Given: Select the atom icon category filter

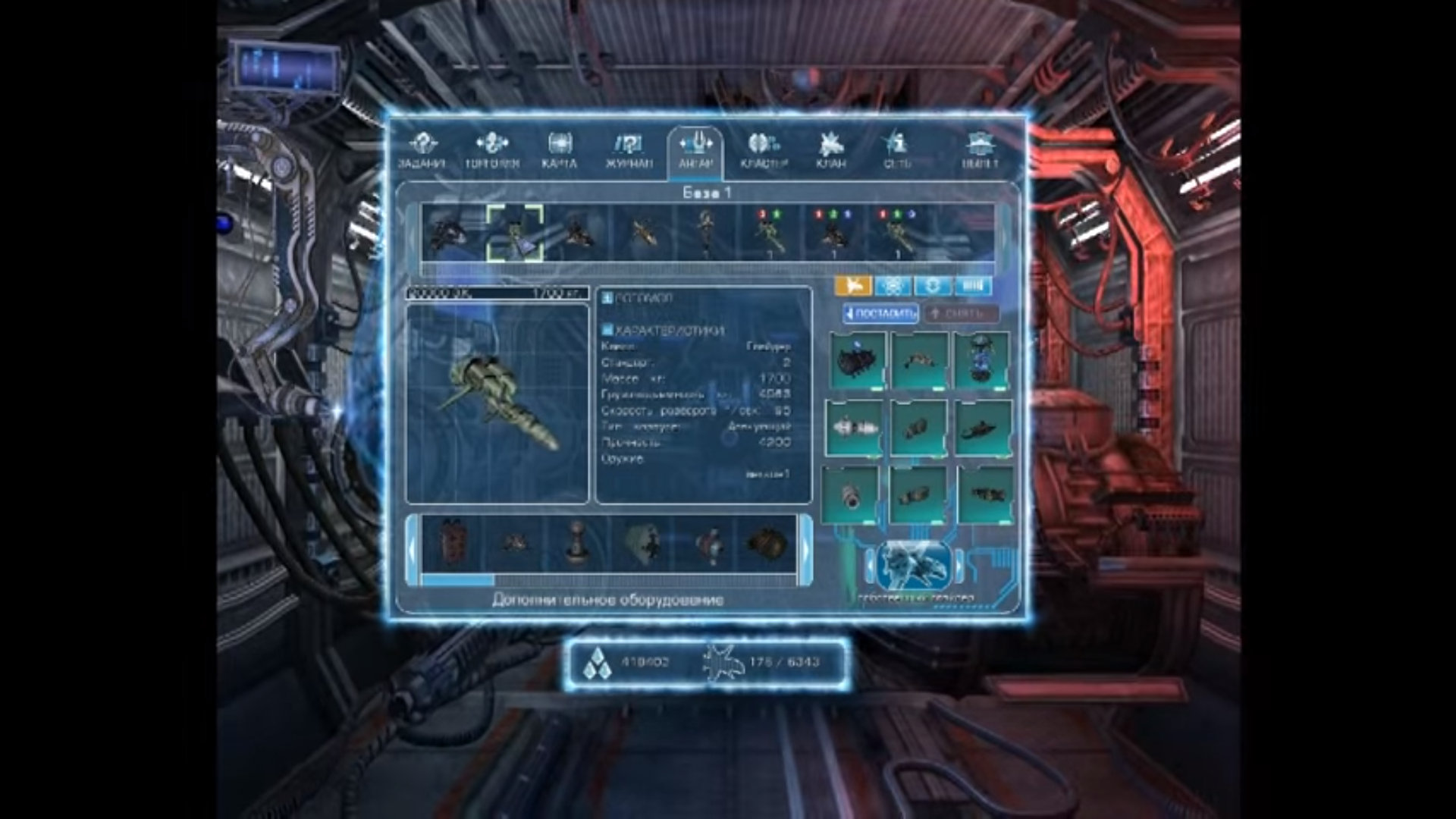Looking at the screenshot, I should click(x=893, y=286).
